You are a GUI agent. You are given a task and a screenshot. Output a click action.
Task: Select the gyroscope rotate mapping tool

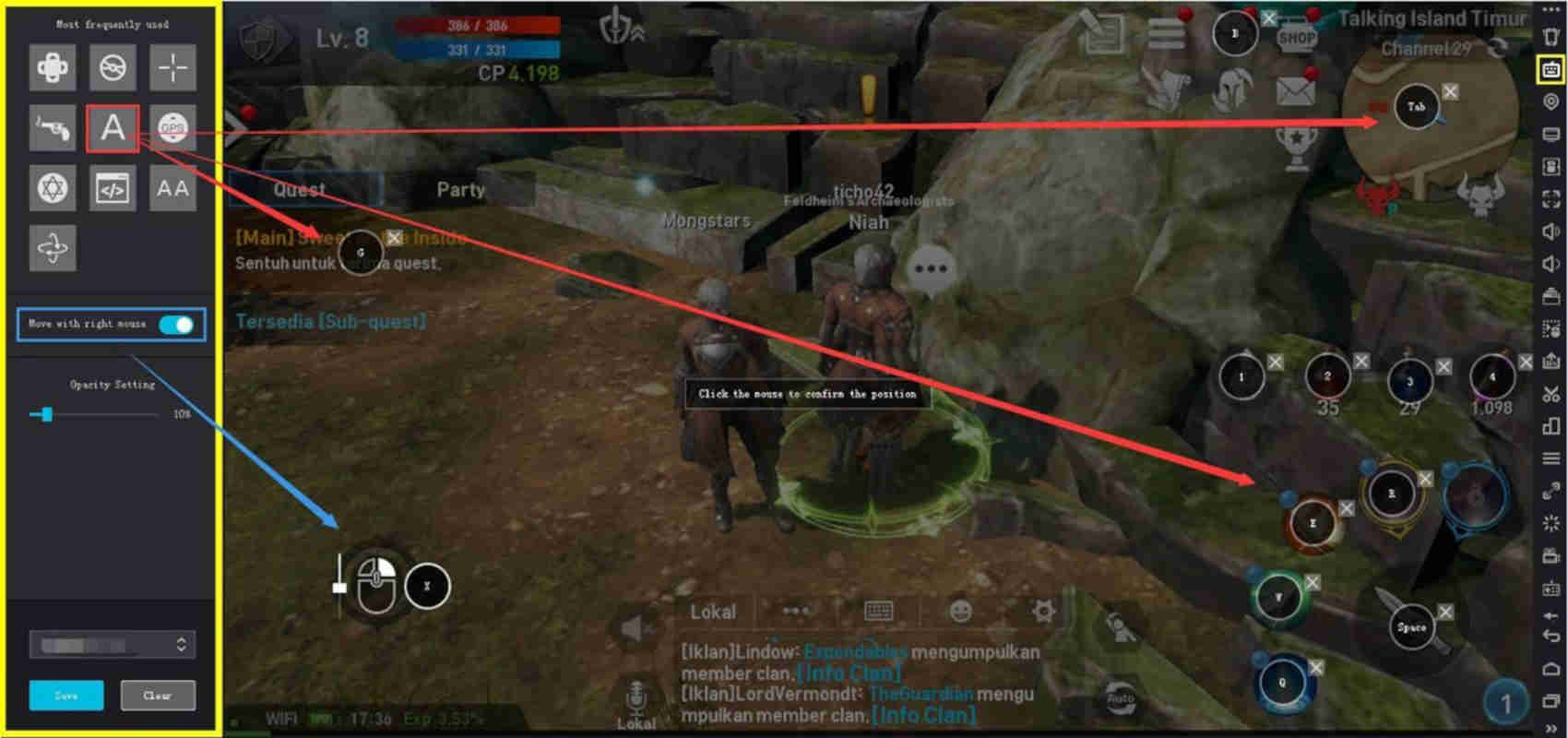[x=53, y=247]
